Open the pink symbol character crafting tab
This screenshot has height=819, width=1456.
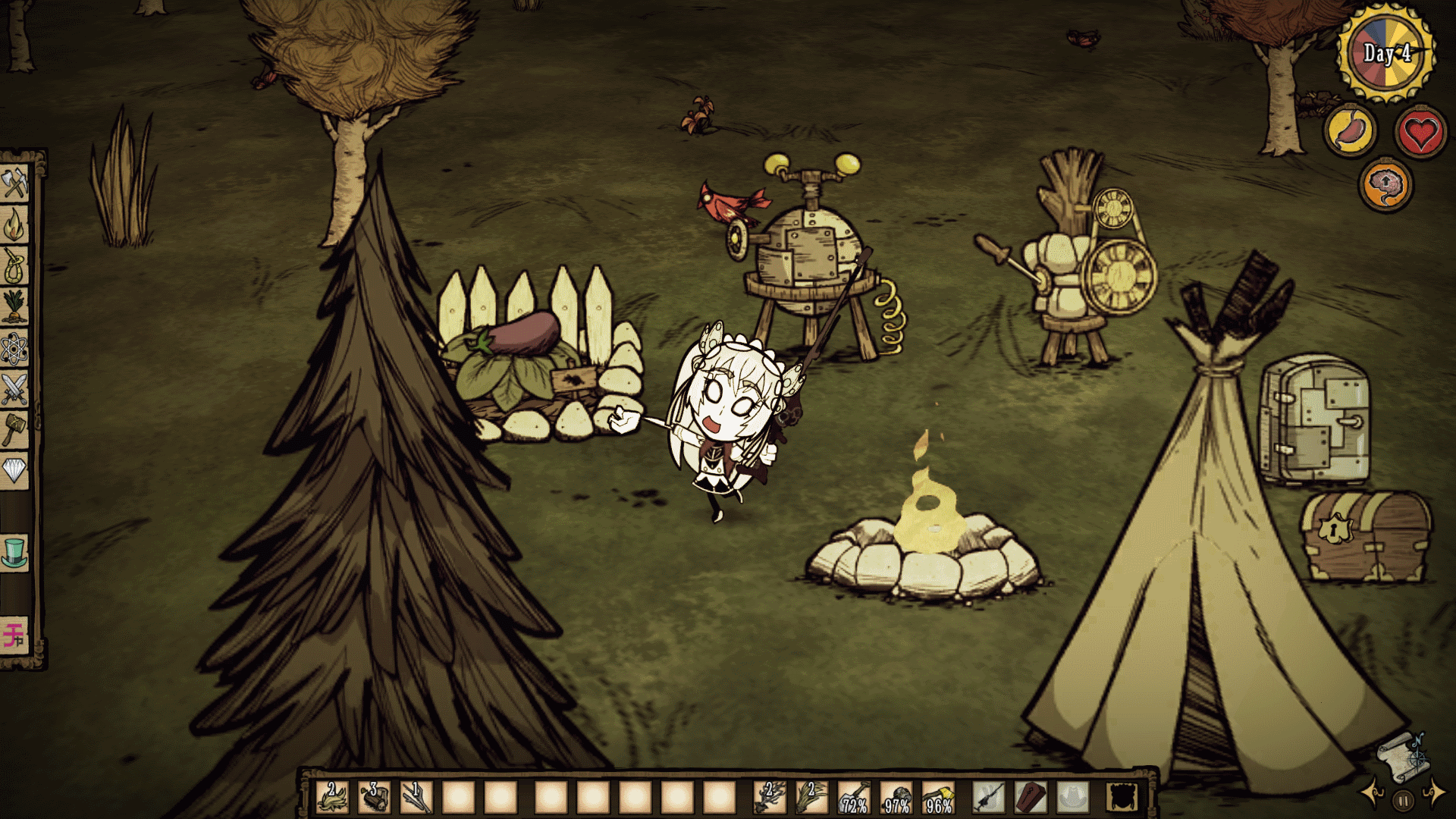(x=15, y=635)
